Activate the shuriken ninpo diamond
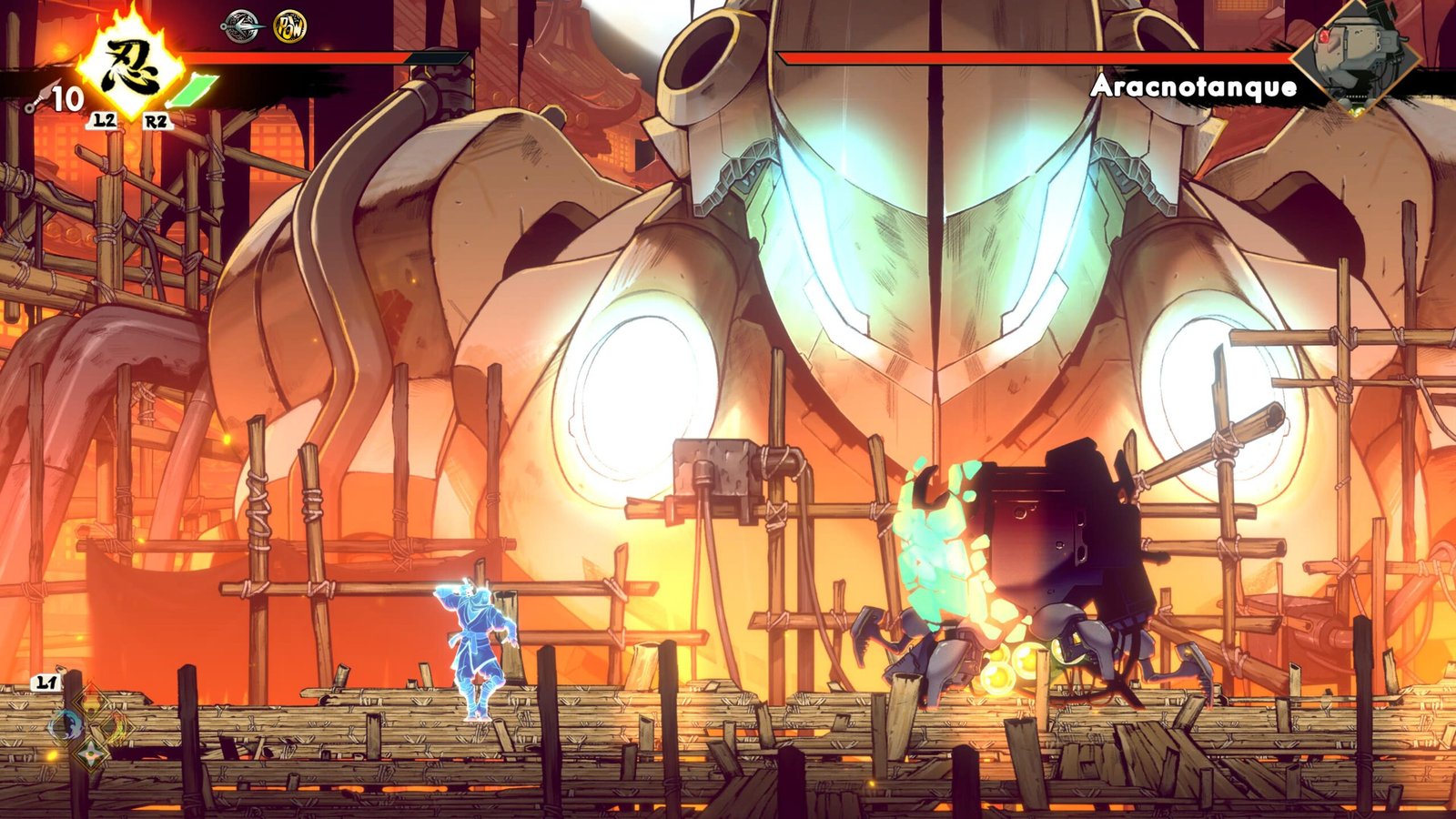This screenshot has height=819, width=1456. (91, 752)
